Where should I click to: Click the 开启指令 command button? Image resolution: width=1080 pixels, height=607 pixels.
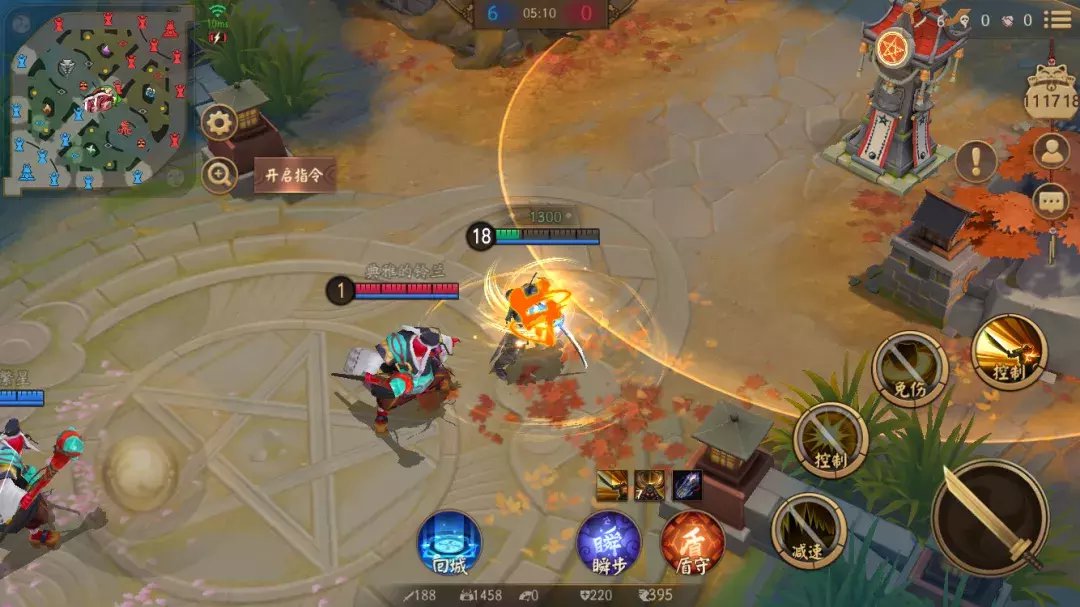click(293, 175)
